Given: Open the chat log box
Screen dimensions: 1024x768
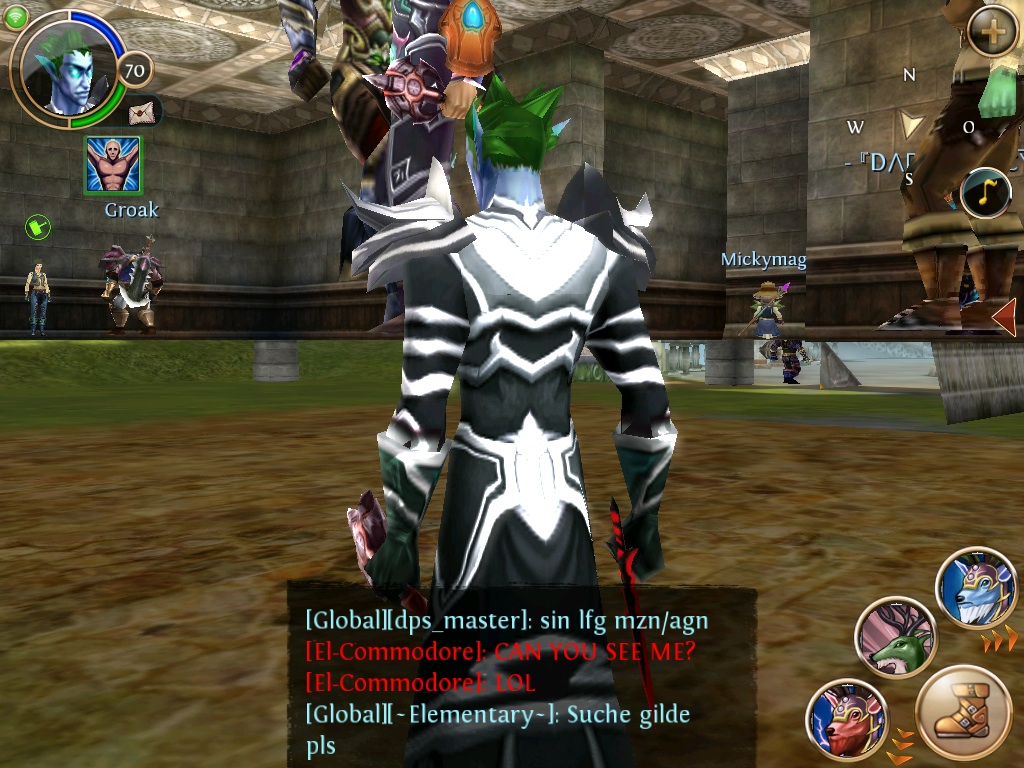Looking at the screenshot, I should click(x=520, y=680).
